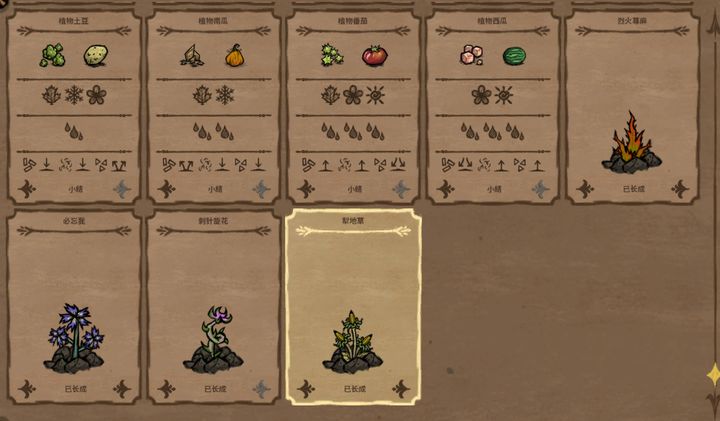Click left stage arrow on 必忘我 card

coord(27,388)
